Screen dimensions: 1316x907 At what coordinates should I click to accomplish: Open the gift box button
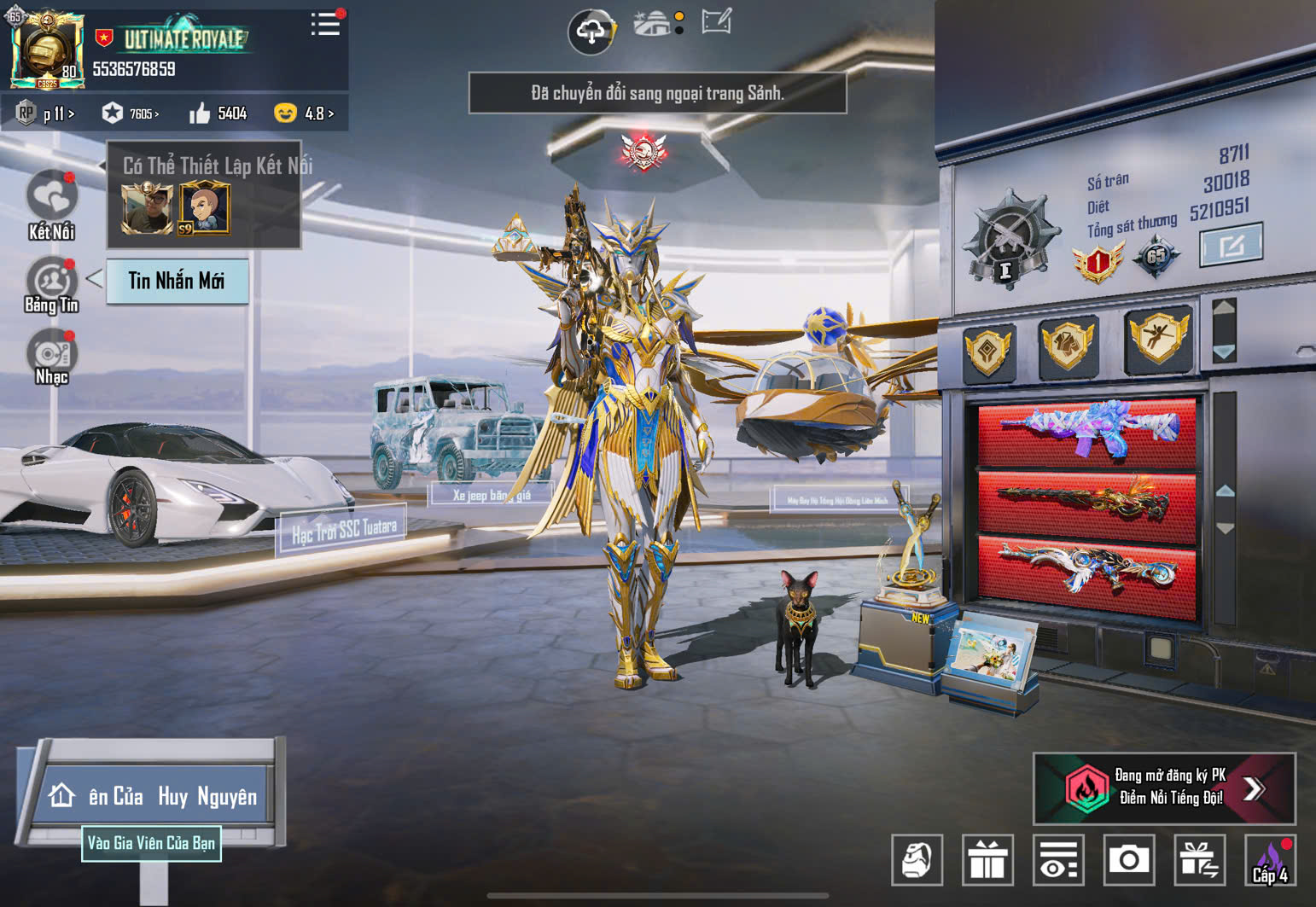987,859
